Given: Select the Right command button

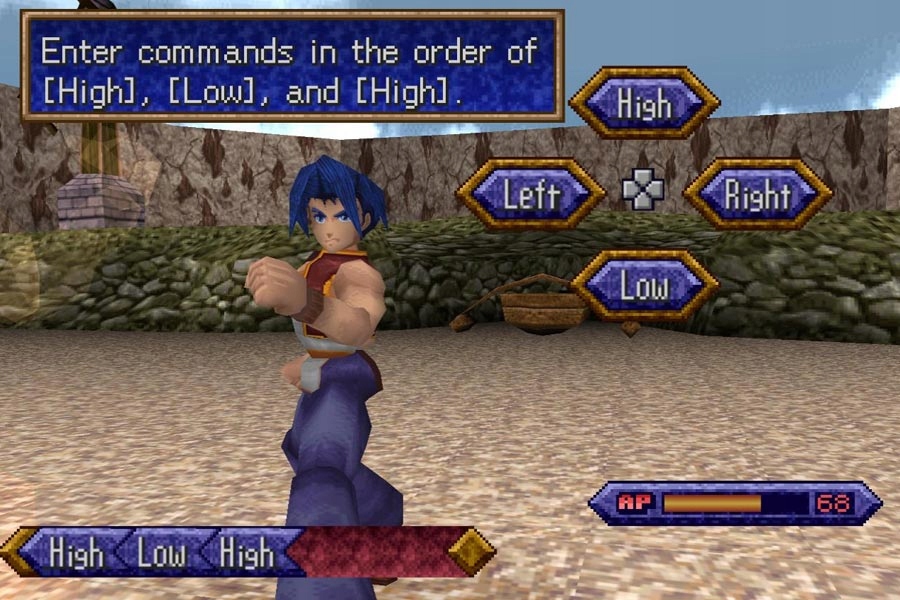Looking at the screenshot, I should [x=757, y=194].
